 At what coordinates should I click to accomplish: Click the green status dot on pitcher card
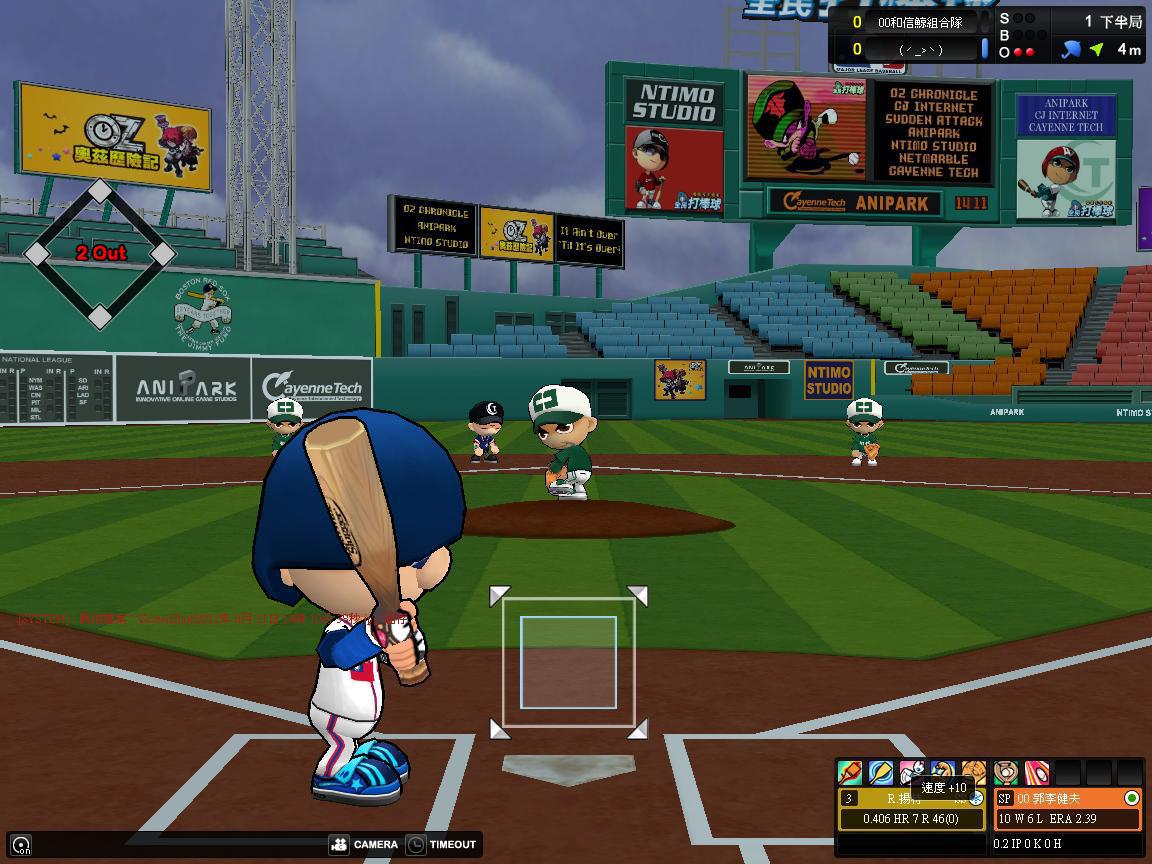coord(1131,798)
